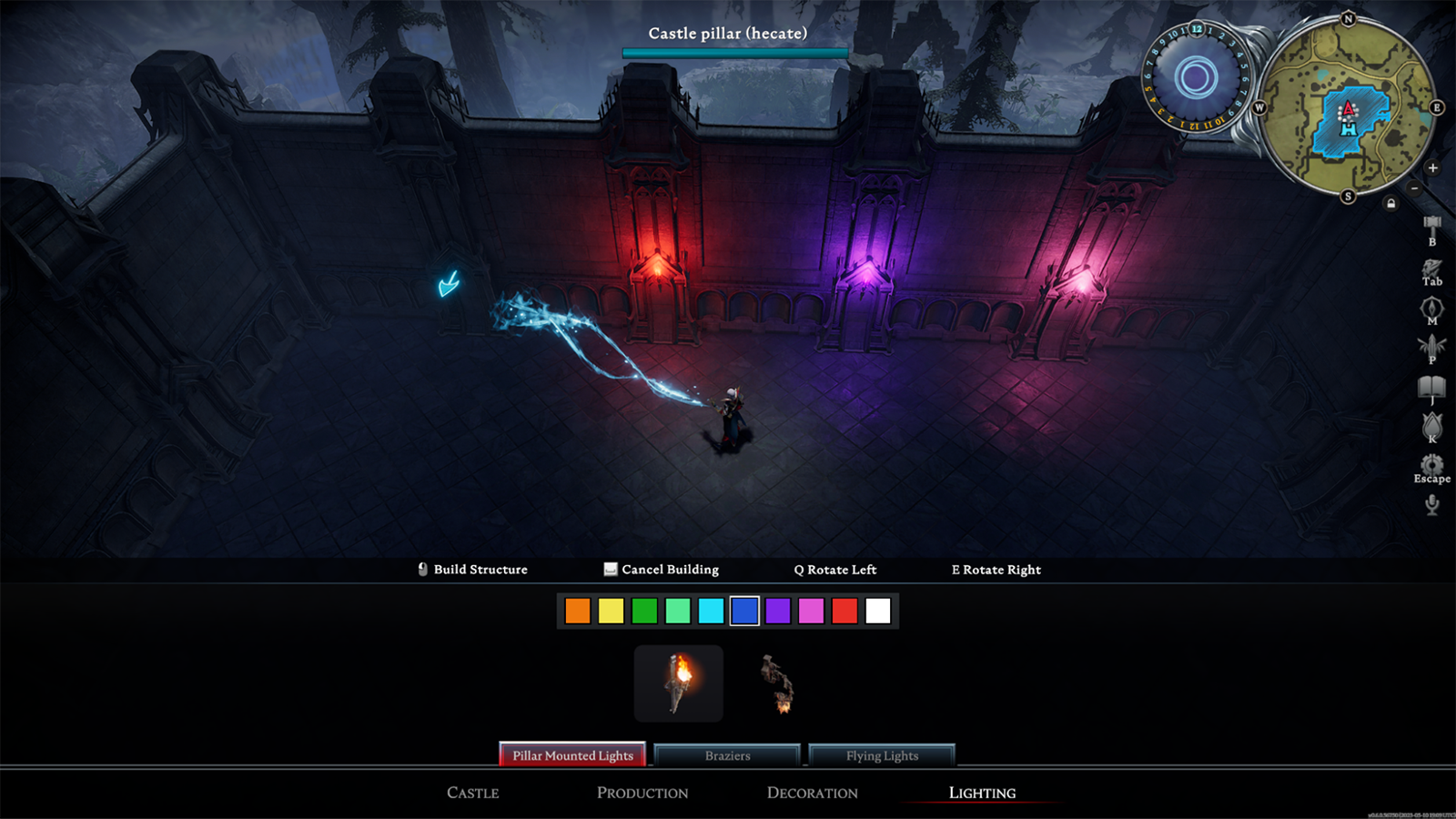Select the cyan color swatch
The height and width of the screenshot is (819, 1456).
pyautogui.click(x=711, y=611)
